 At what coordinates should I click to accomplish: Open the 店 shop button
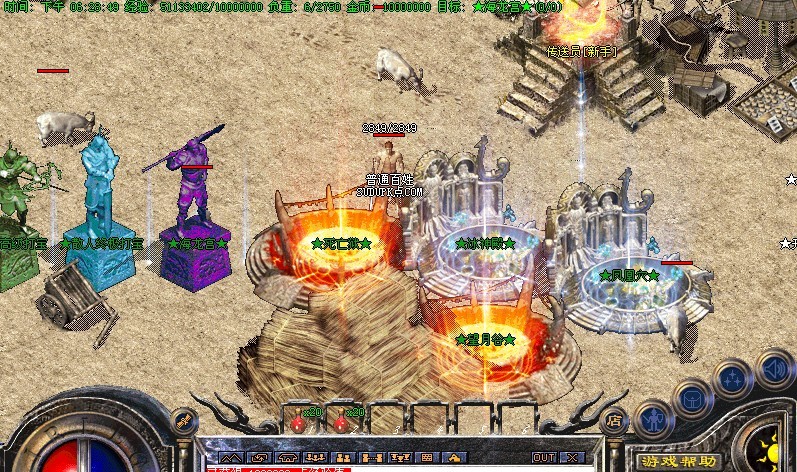click(614, 422)
